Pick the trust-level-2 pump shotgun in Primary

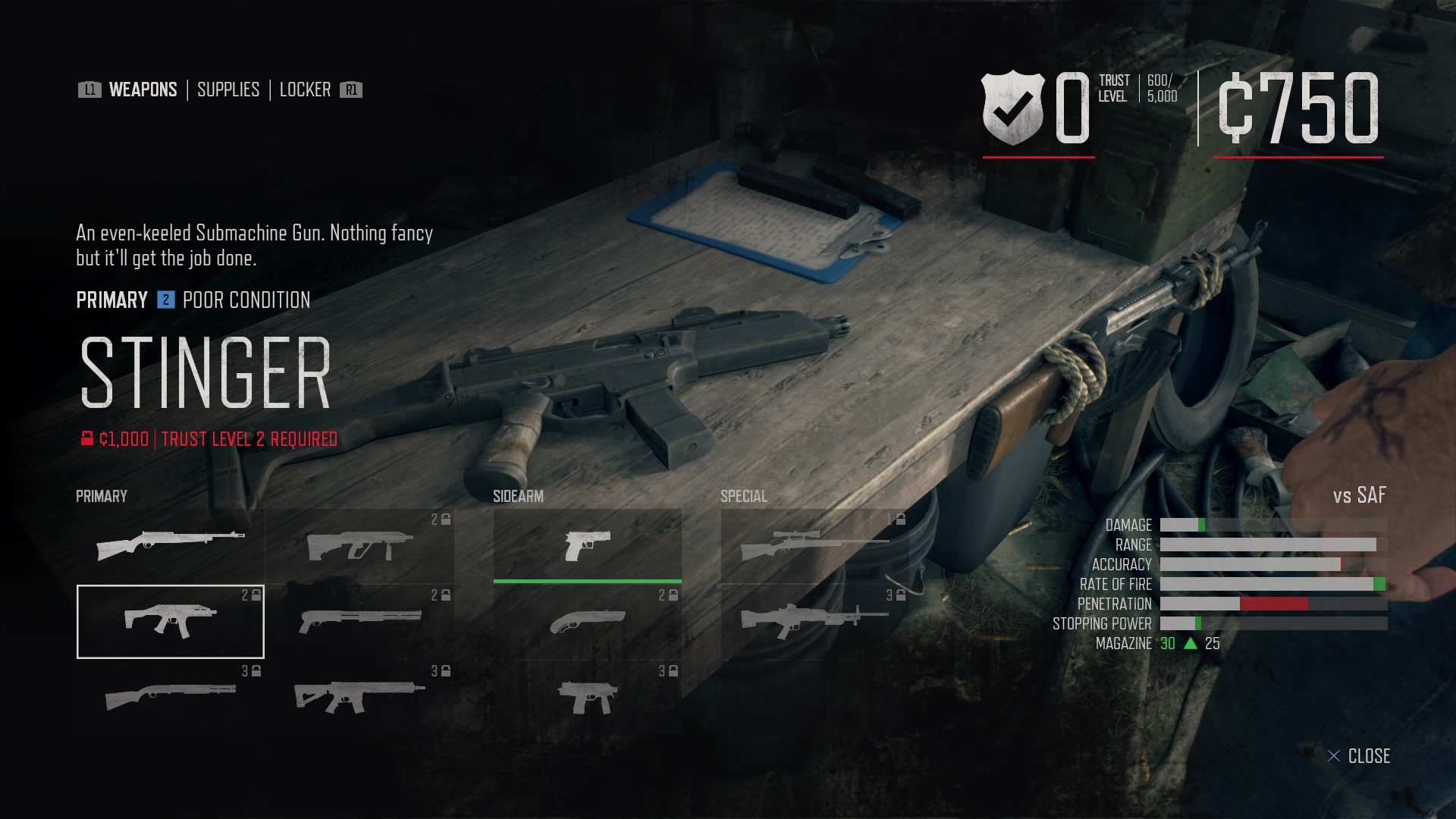pyautogui.click(x=360, y=621)
